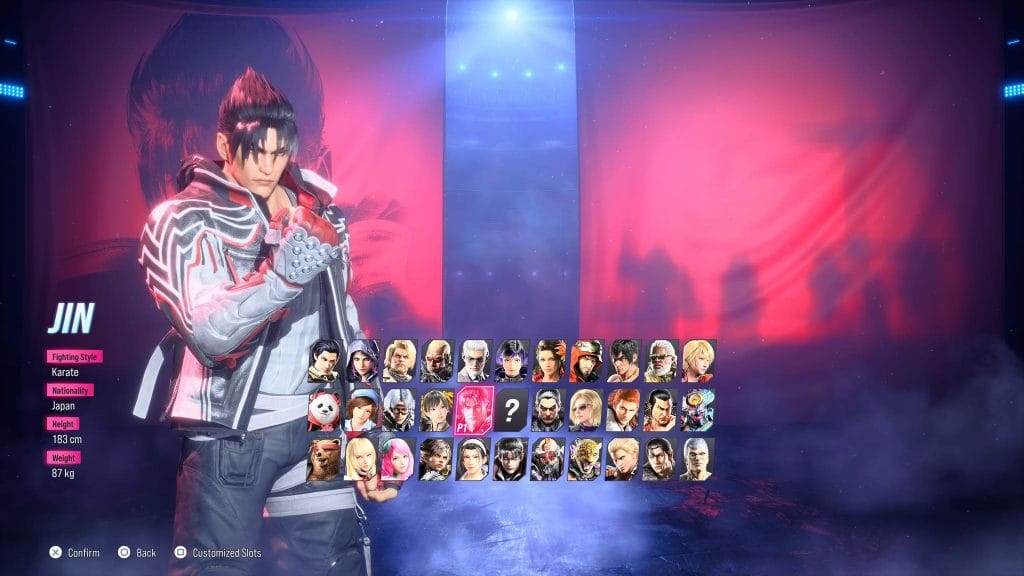
Task: Pick Shaheen's red headscarf portrait
Action: point(585,361)
